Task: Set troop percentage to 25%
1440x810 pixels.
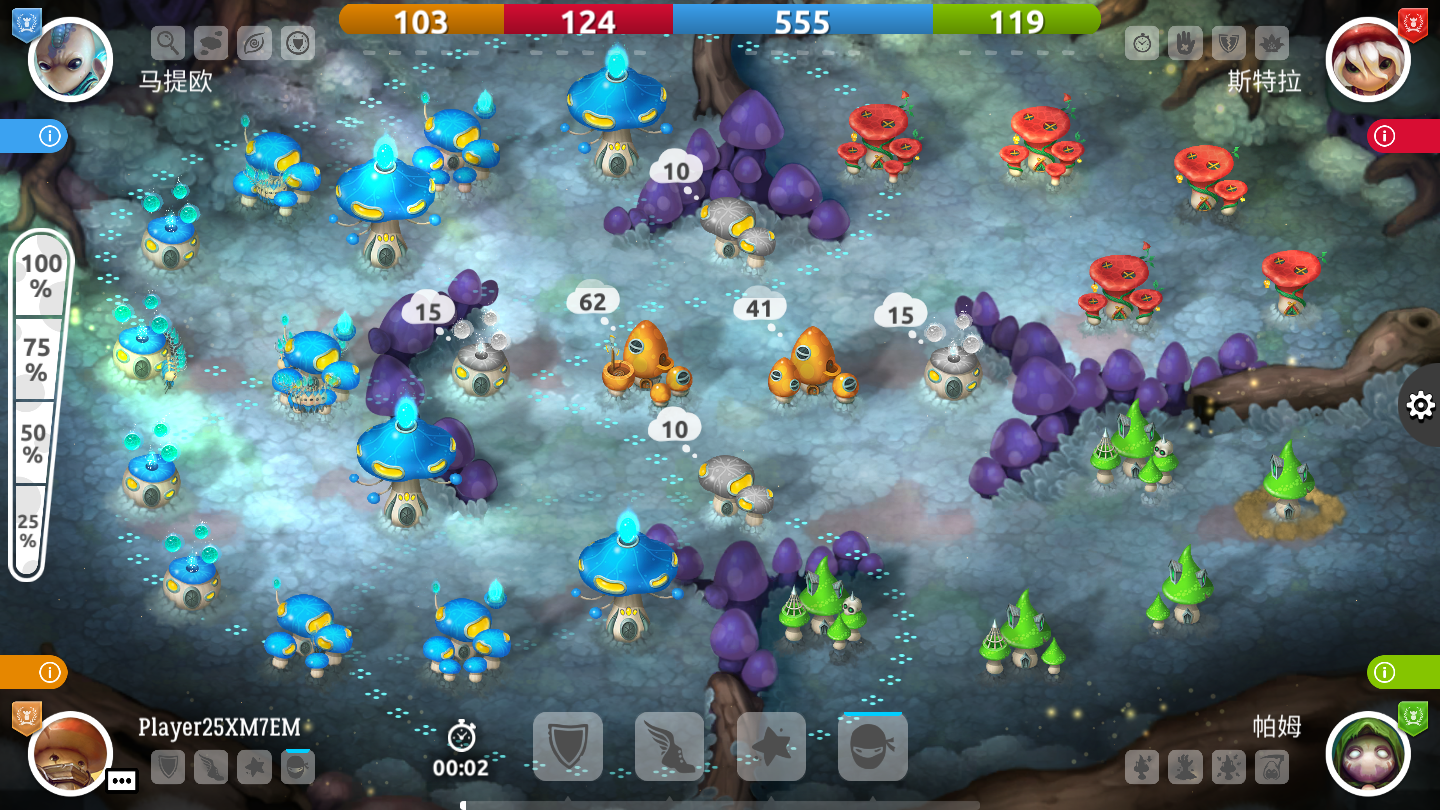Action: [28, 530]
